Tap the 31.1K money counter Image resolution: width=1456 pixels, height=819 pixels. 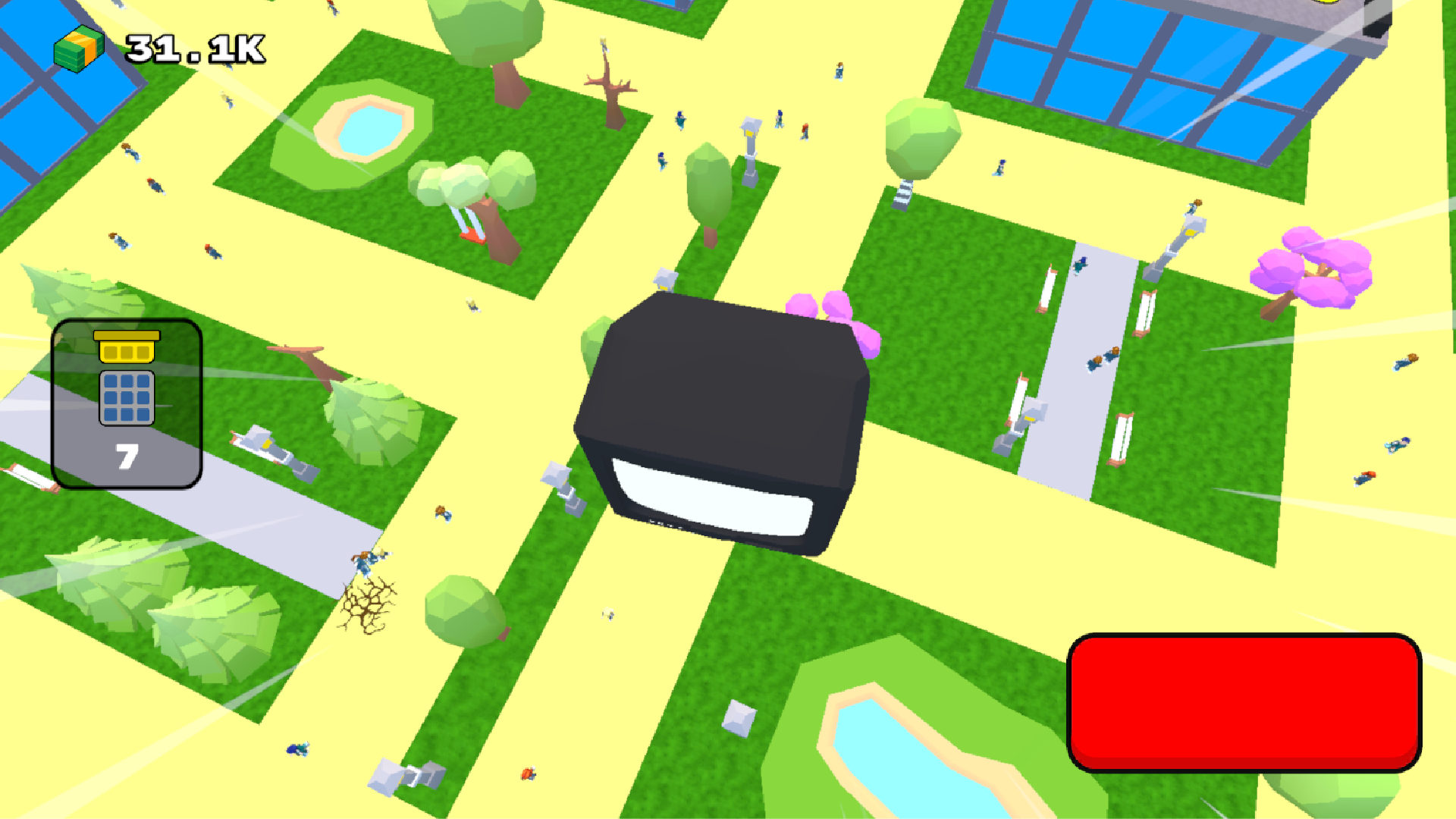192,49
